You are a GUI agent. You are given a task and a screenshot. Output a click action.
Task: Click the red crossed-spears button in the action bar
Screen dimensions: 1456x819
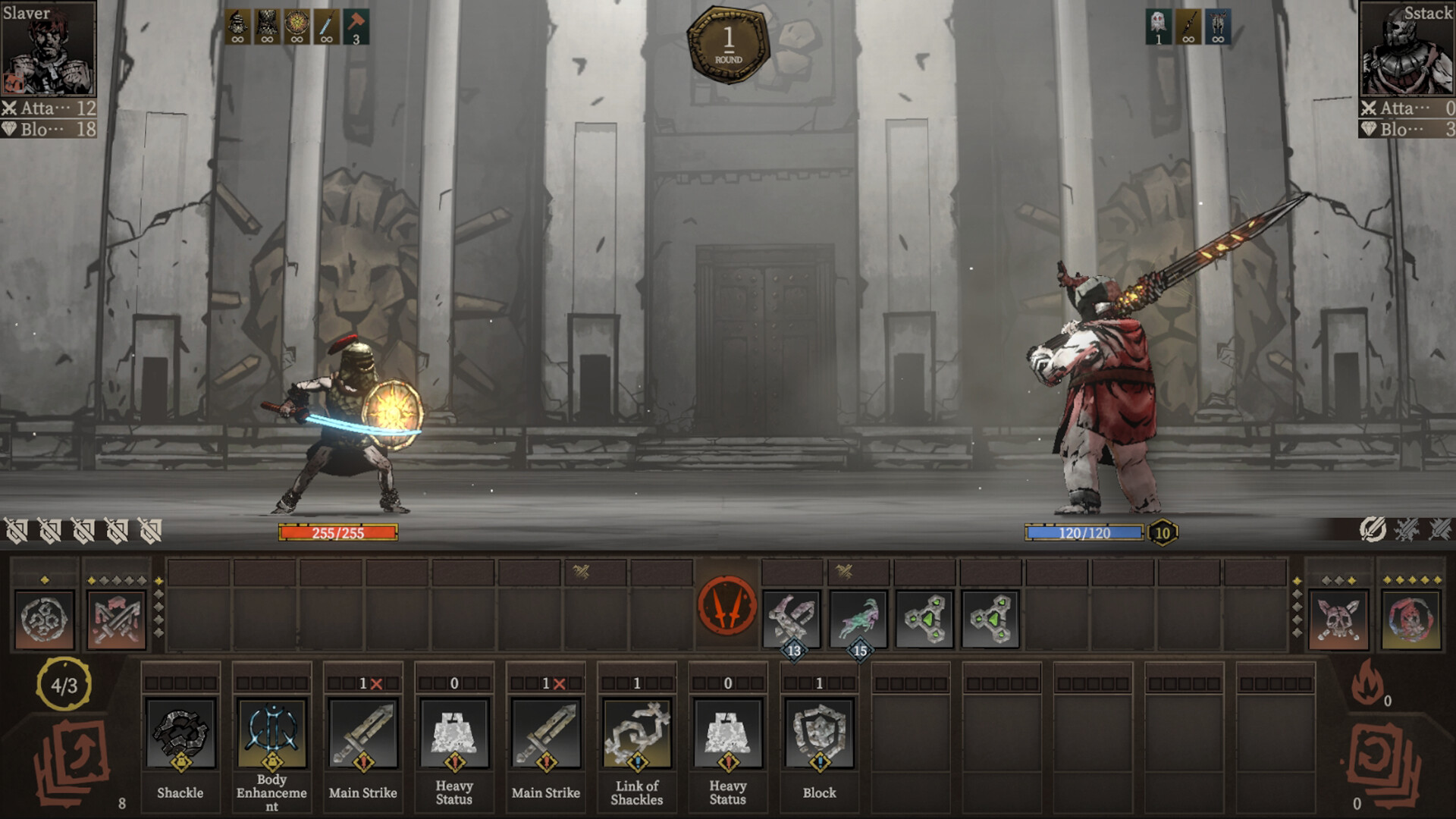pyautogui.click(x=726, y=607)
